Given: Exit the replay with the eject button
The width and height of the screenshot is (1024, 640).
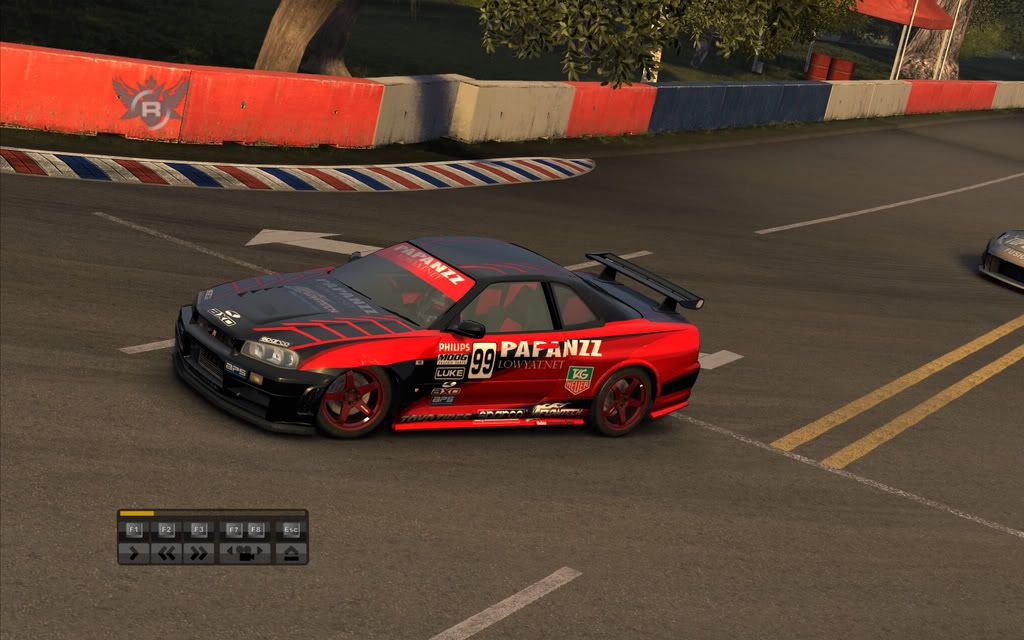Looking at the screenshot, I should 291,552.
